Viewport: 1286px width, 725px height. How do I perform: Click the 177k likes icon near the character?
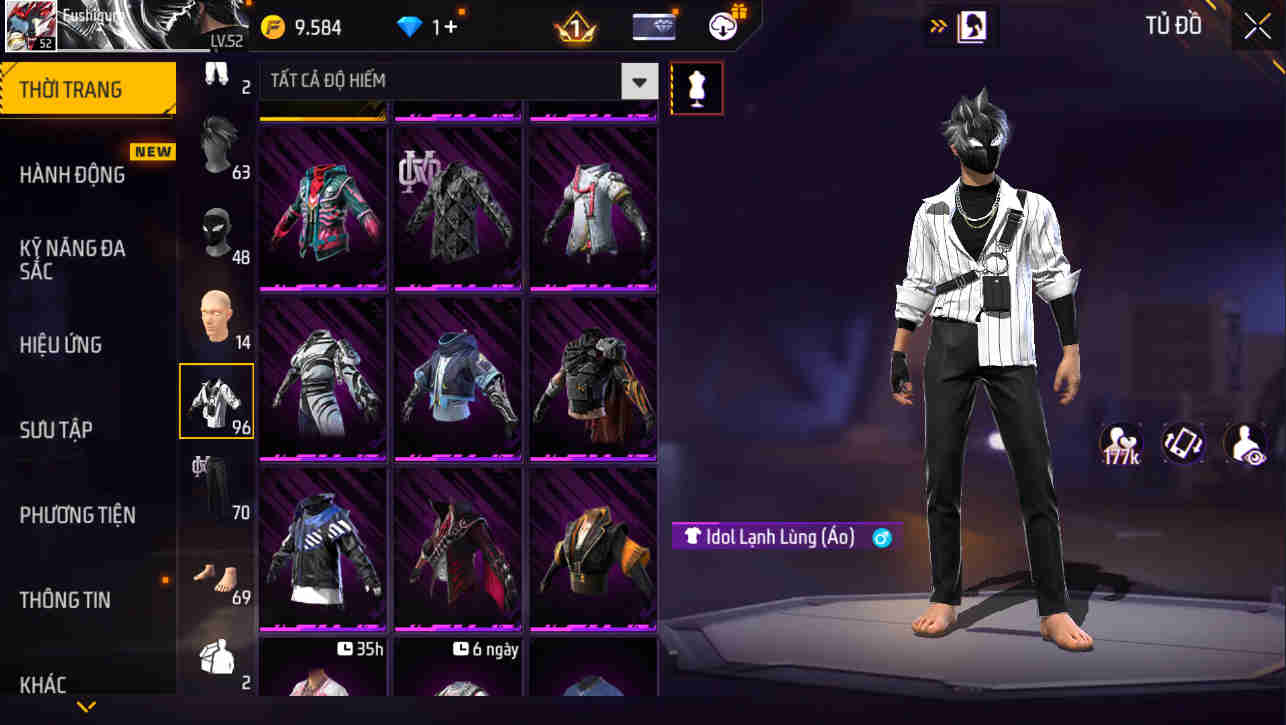(1122, 443)
